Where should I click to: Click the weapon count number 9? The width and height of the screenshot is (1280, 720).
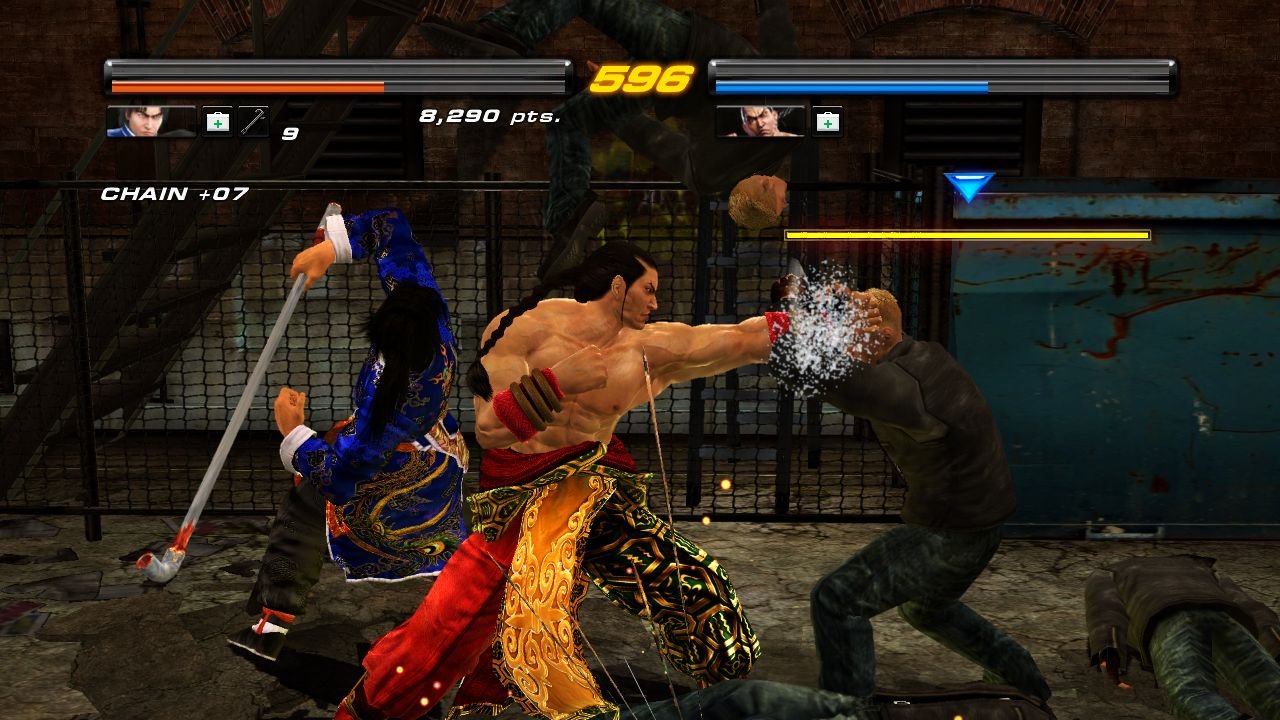pyautogui.click(x=288, y=132)
